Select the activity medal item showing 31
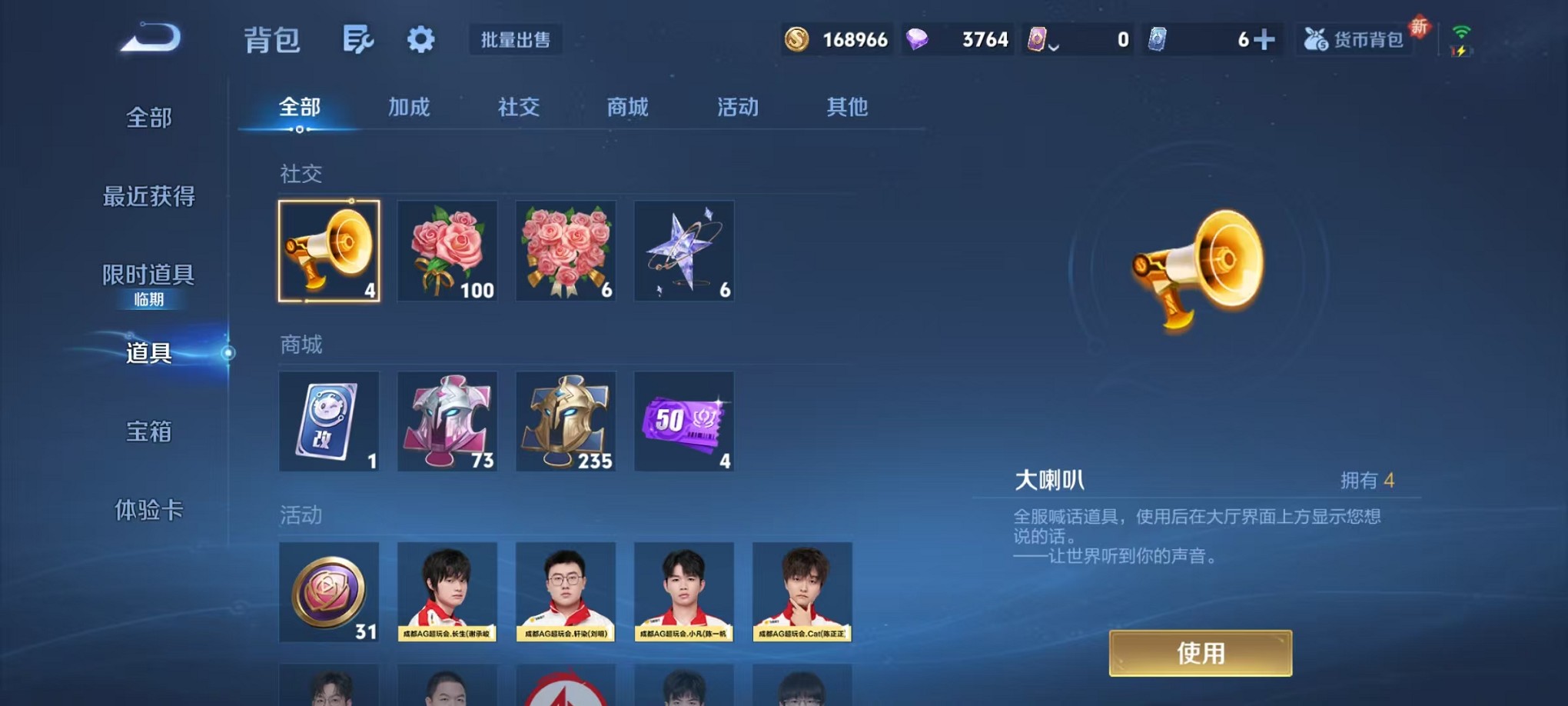 [x=329, y=594]
